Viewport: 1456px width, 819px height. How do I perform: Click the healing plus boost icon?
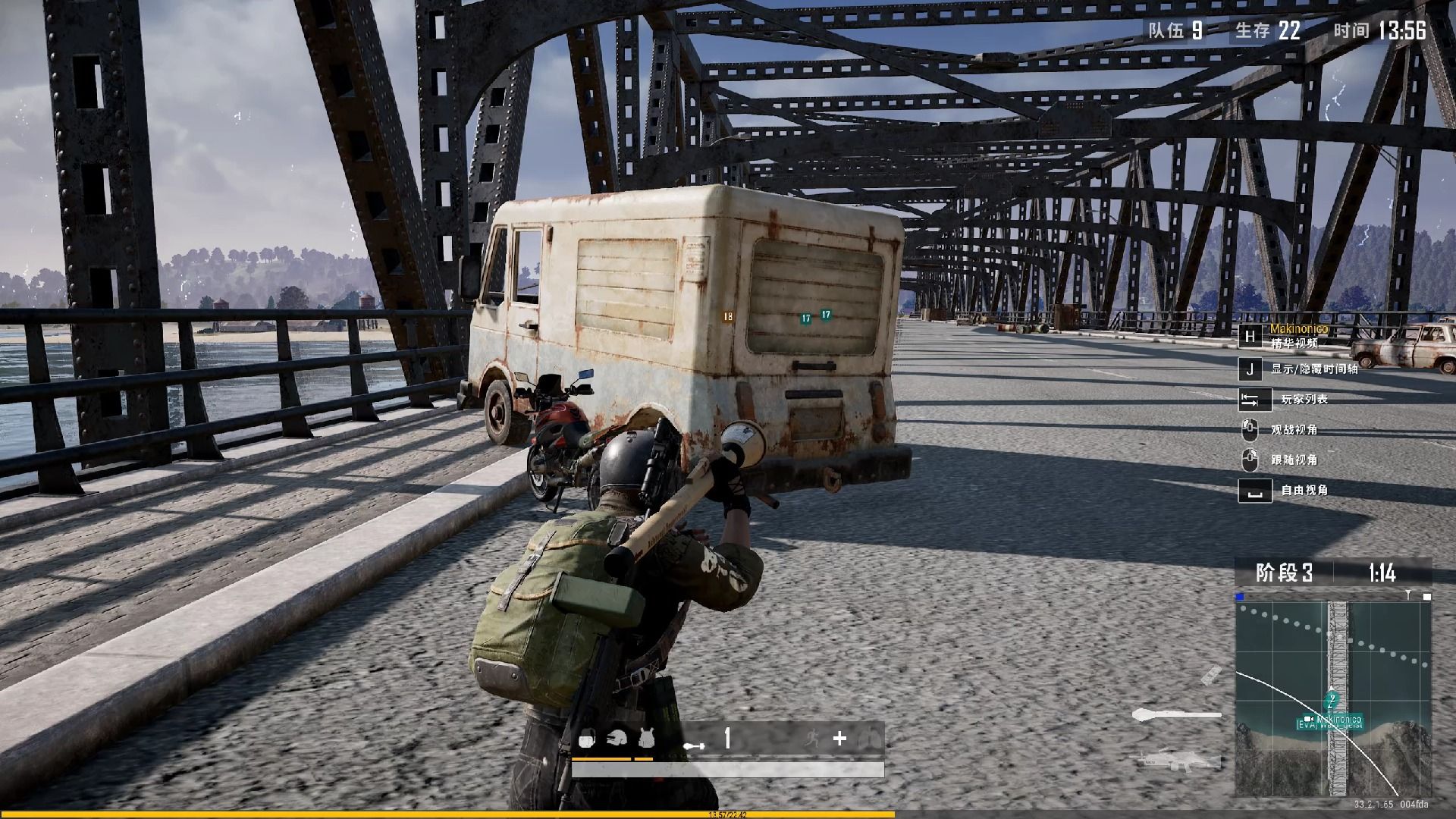[839, 738]
